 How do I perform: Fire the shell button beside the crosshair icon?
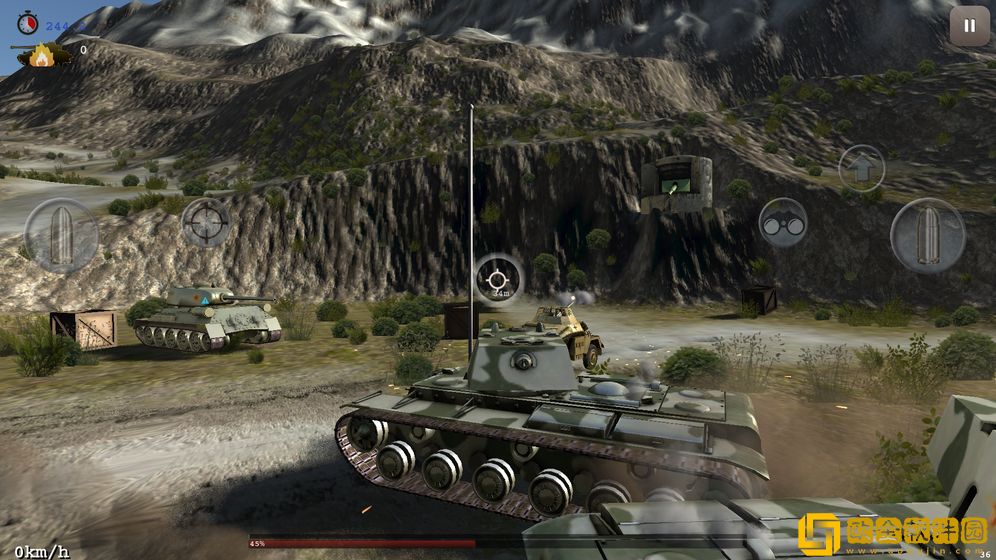61,235
